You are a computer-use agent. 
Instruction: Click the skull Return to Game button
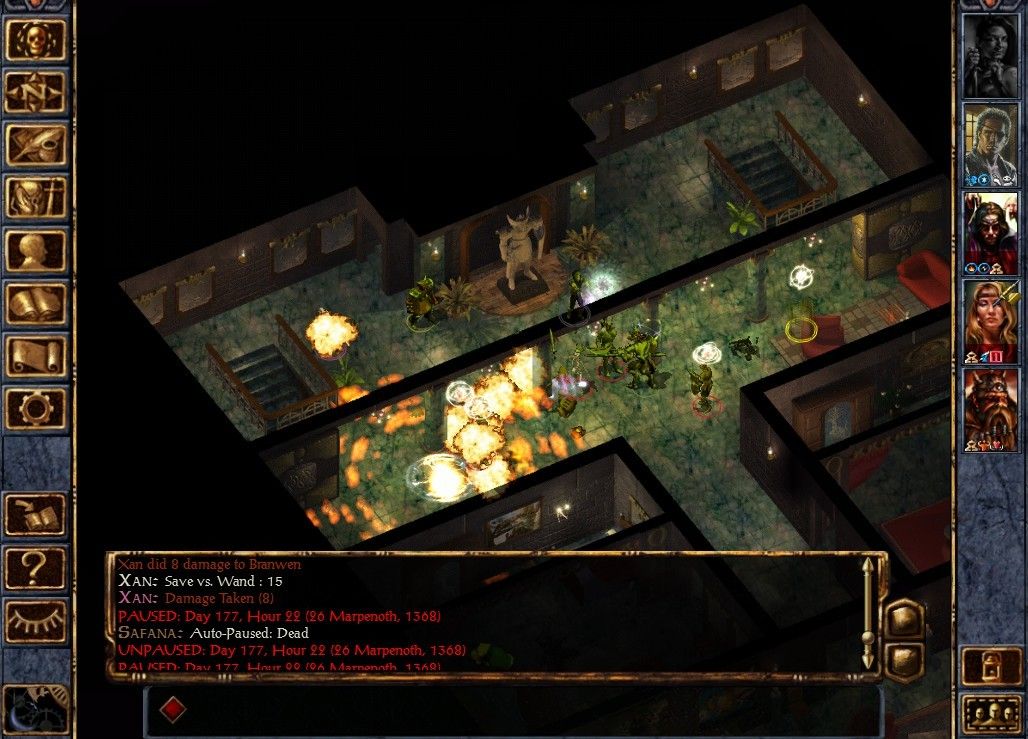tap(36, 39)
